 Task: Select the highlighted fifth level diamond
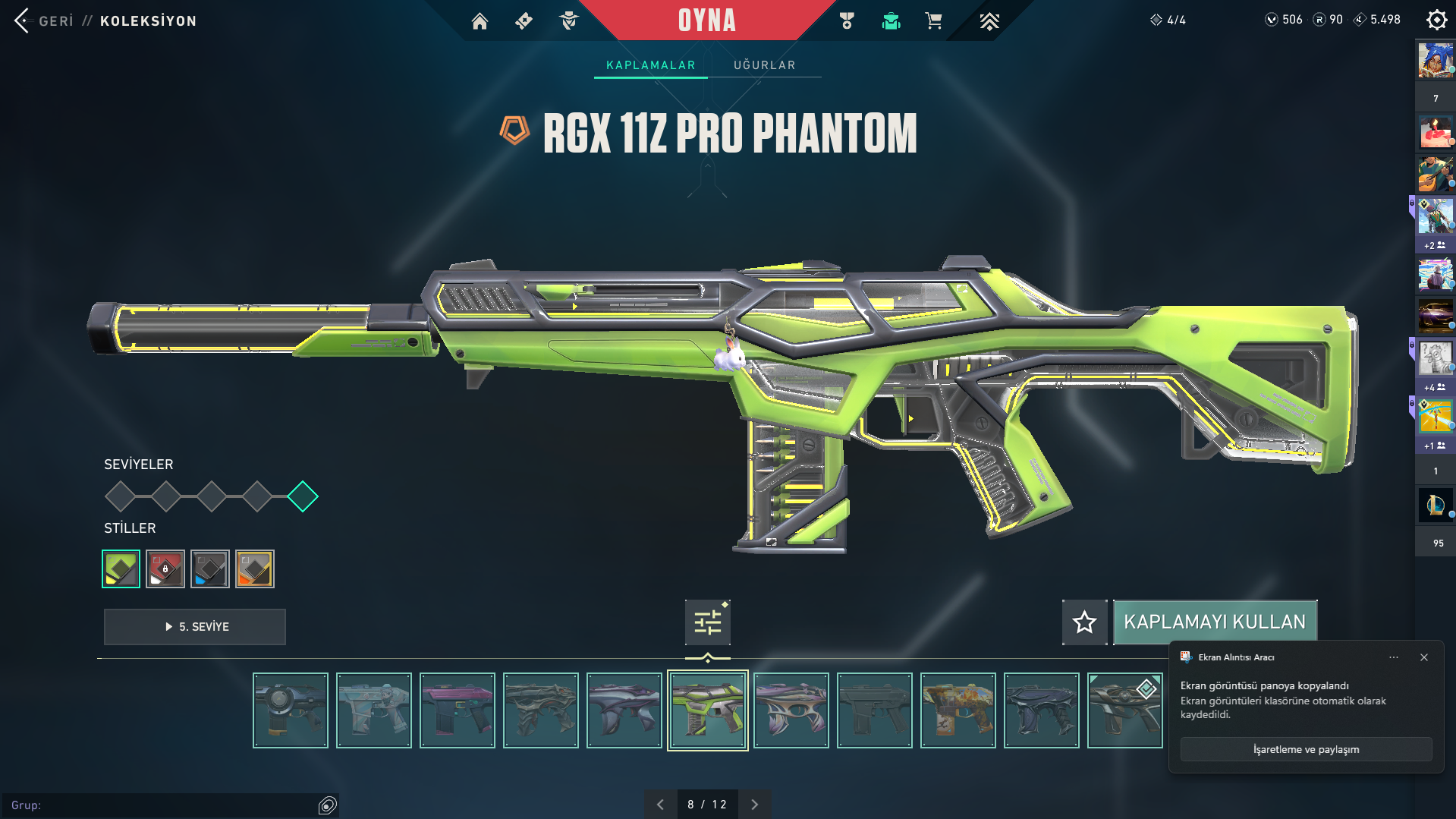pyautogui.click(x=303, y=496)
